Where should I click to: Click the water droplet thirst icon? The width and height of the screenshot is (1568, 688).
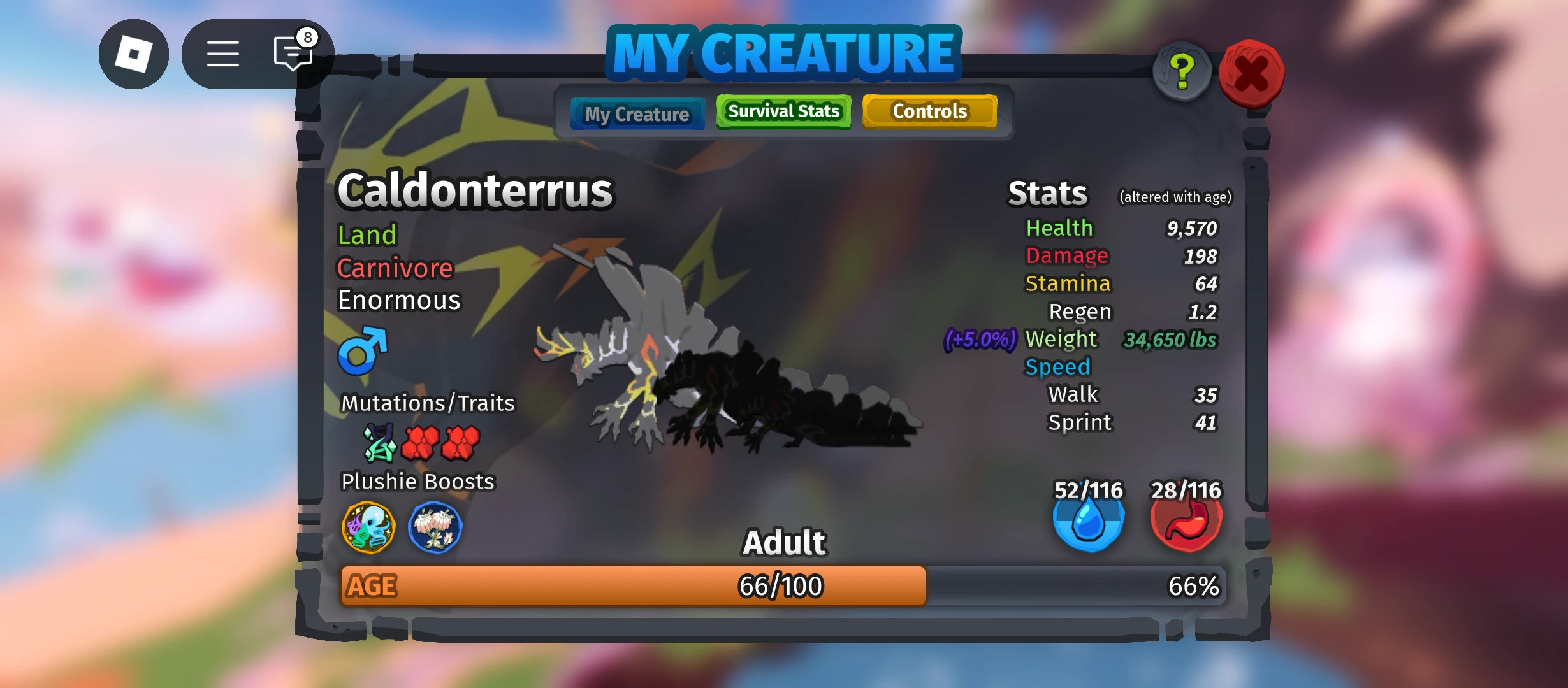[1089, 522]
